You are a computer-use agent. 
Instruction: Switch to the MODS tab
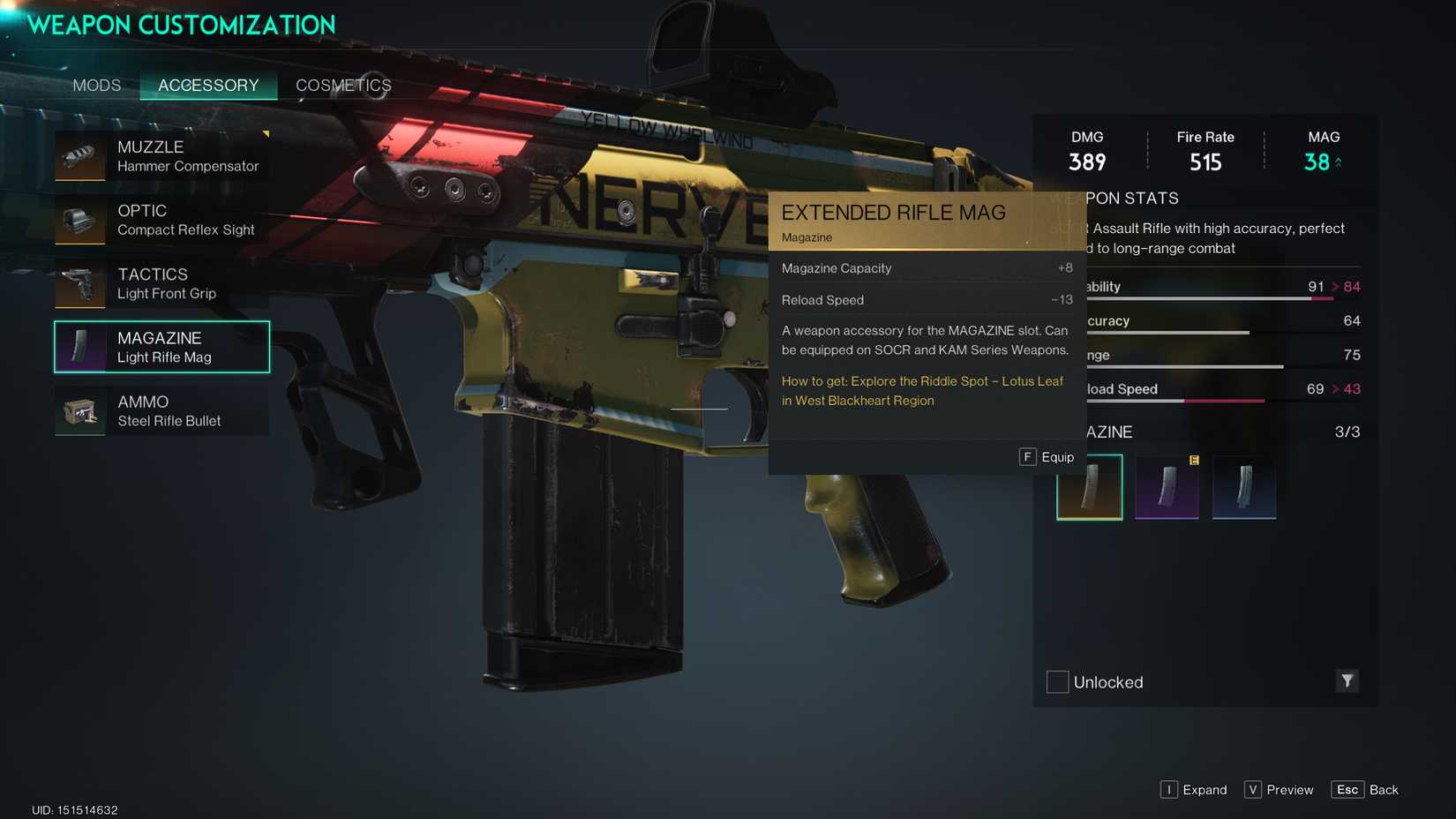pyautogui.click(x=96, y=85)
